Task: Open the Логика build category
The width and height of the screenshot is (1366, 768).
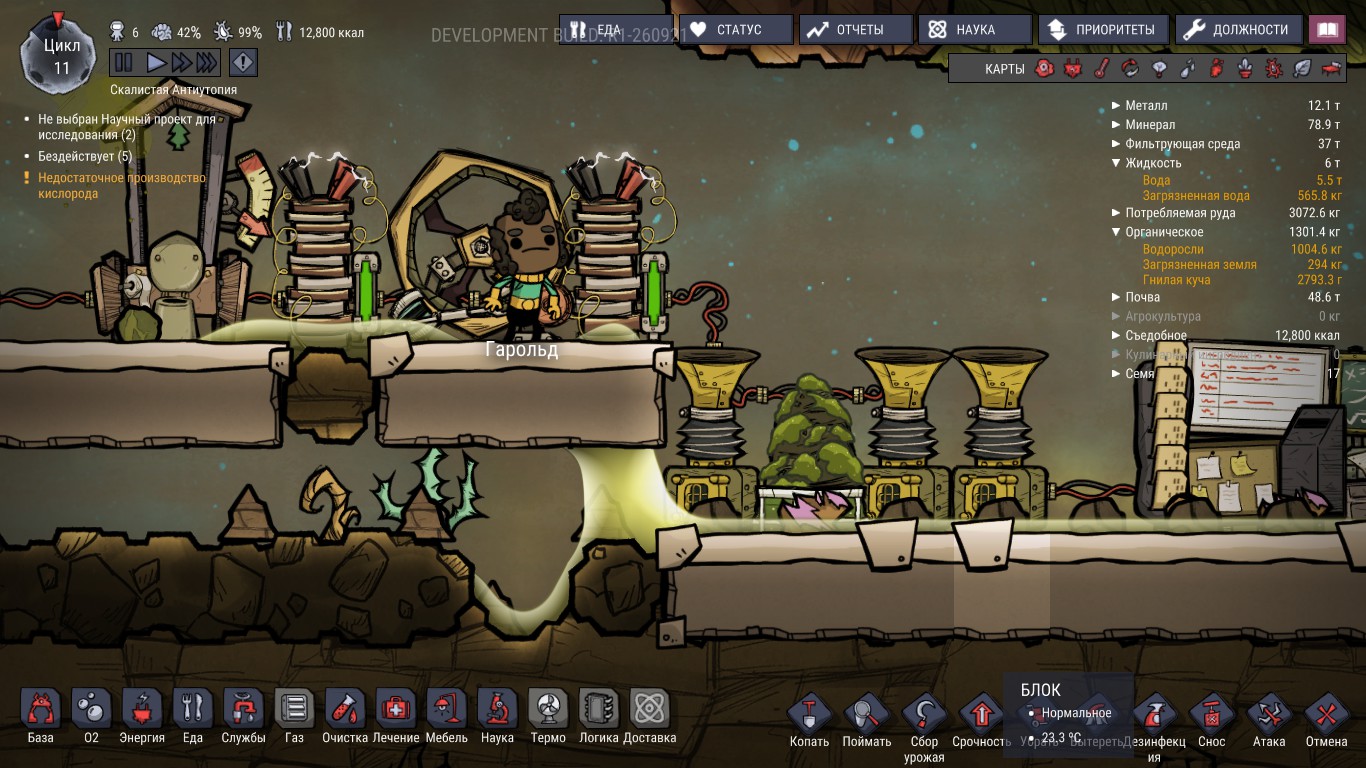Action: pyautogui.click(x=596, y=712)
